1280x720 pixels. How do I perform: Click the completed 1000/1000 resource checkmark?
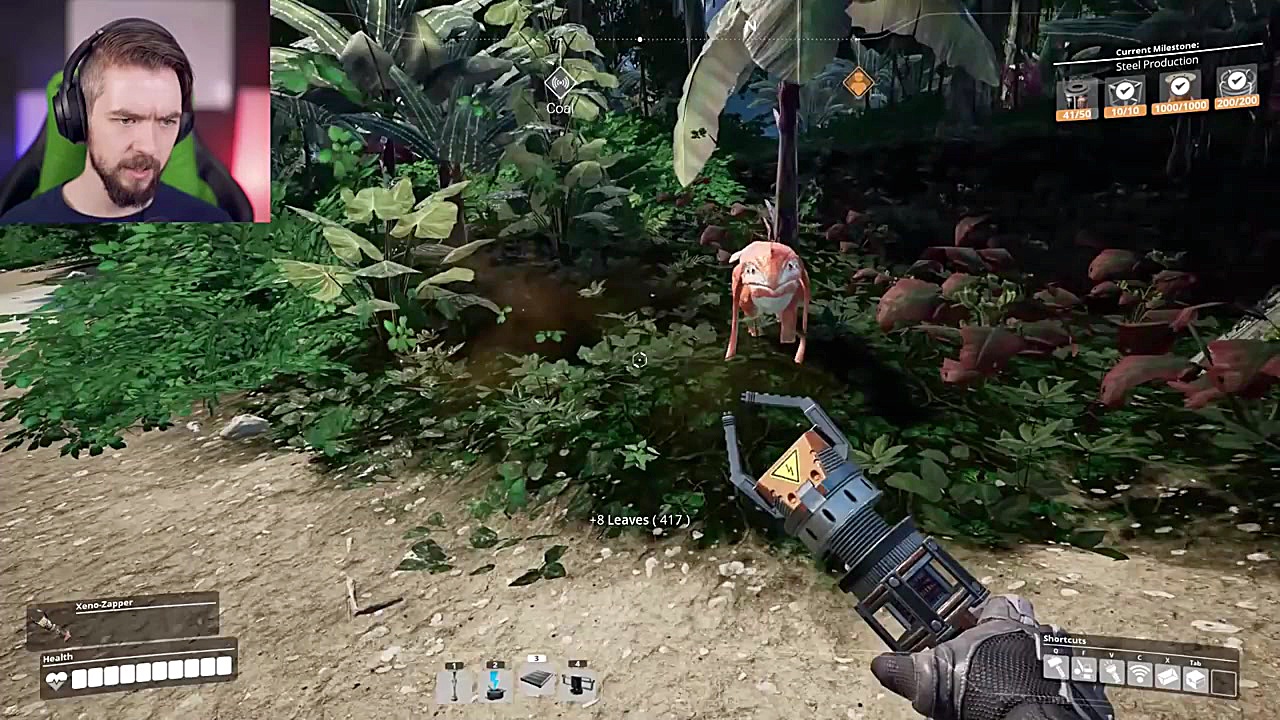[1181, 87]
